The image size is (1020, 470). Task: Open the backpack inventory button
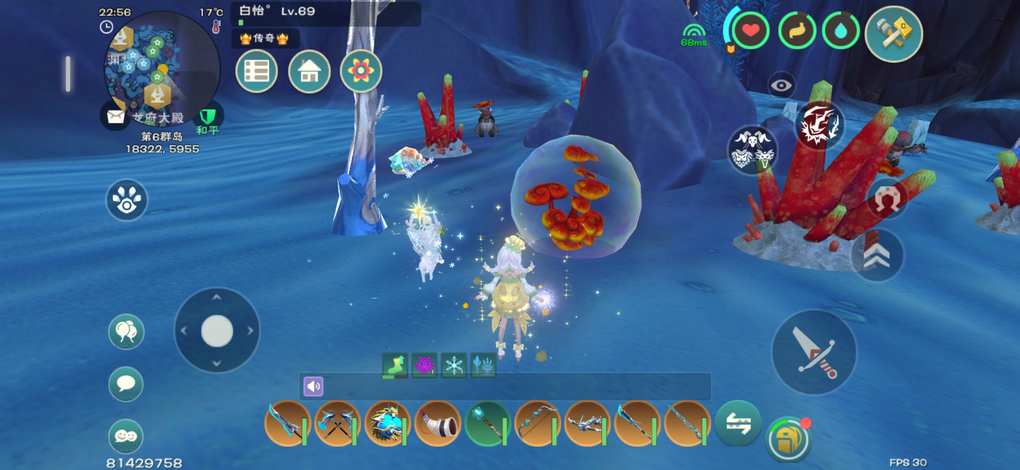pos(788,438)
